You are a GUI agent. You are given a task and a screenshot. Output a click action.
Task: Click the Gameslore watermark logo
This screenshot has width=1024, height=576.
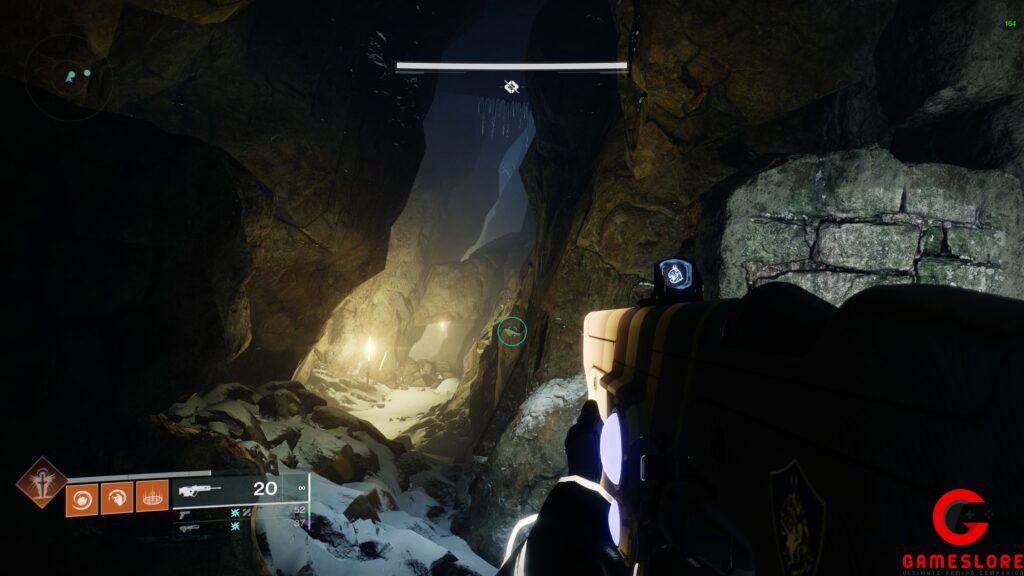tap(962, 531)
